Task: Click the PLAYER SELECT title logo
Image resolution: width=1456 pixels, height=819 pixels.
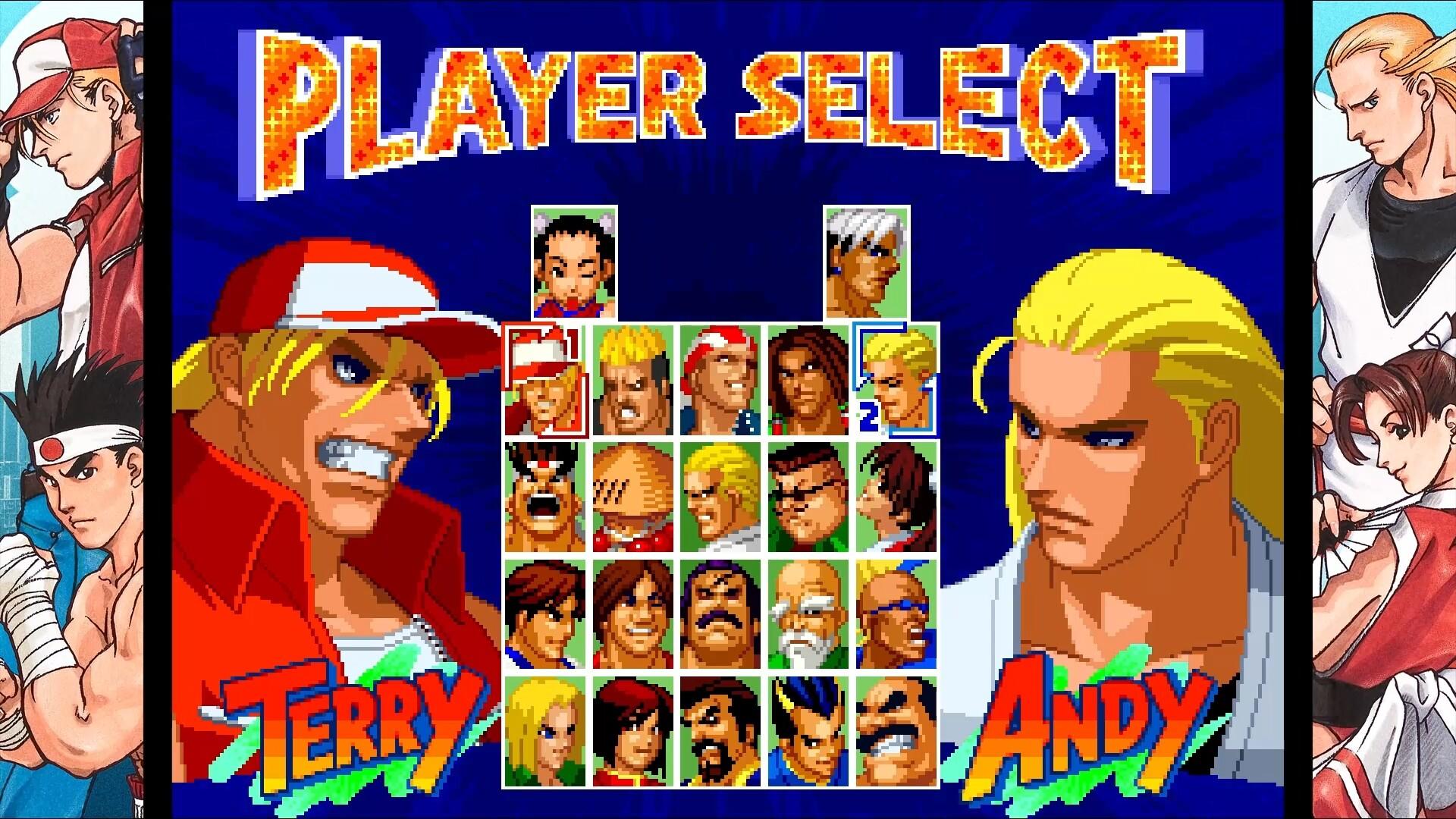Action: pos(728,99)
